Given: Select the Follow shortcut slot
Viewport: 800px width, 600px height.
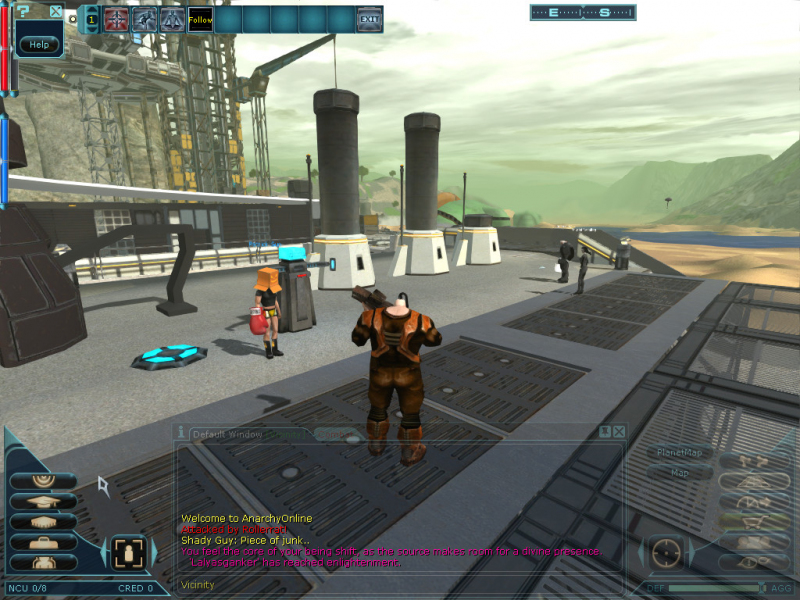Looking at the screenshot, I should click(x=200, y=19).
